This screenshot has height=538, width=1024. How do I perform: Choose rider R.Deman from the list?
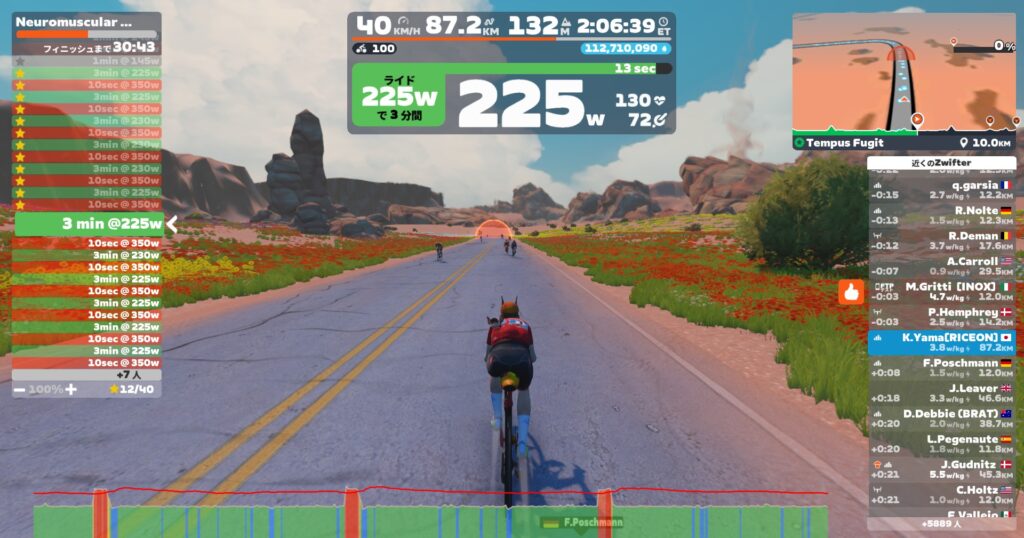coord(940,241)
